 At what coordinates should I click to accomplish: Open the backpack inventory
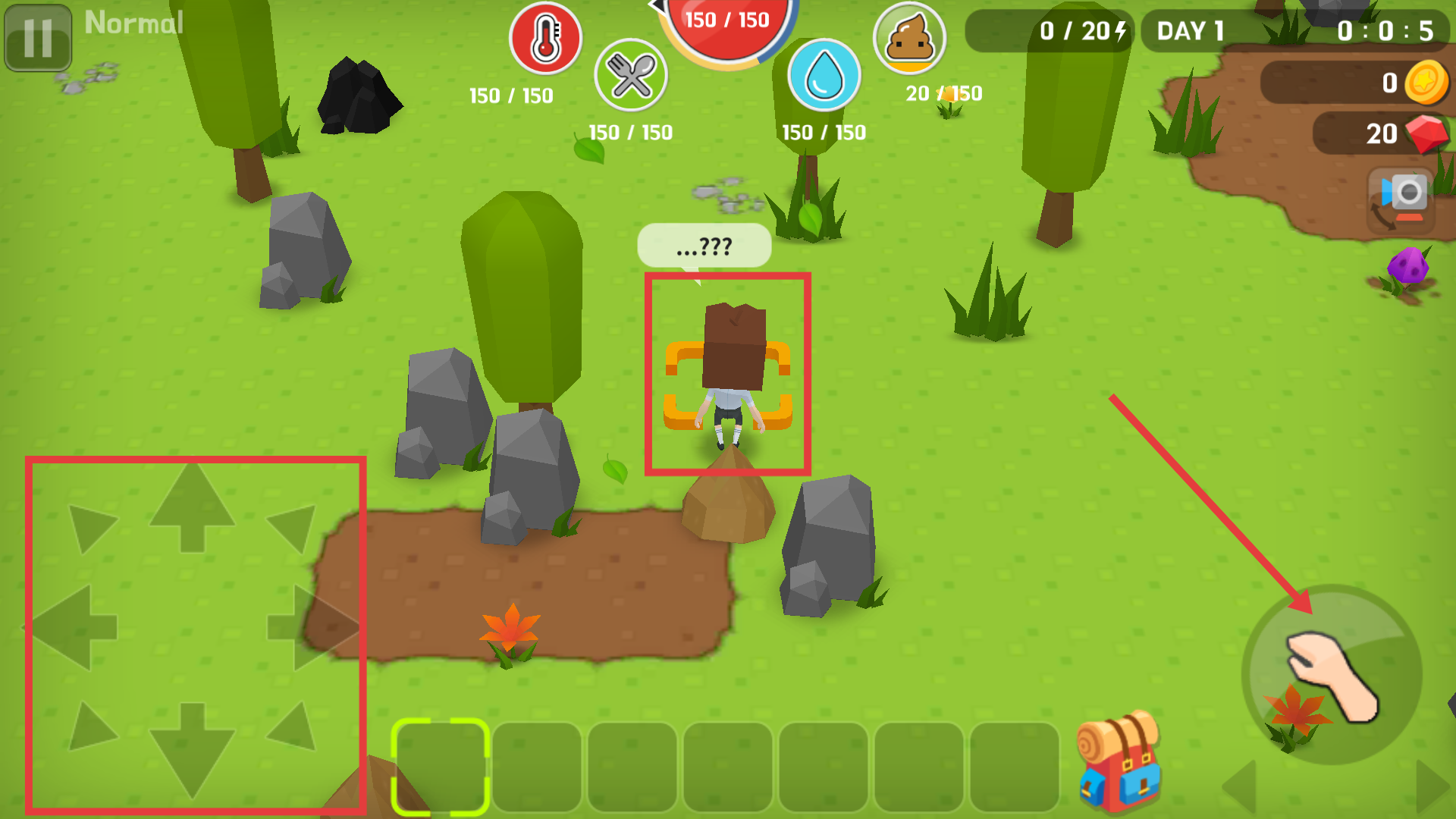(x=1119, y=761)
